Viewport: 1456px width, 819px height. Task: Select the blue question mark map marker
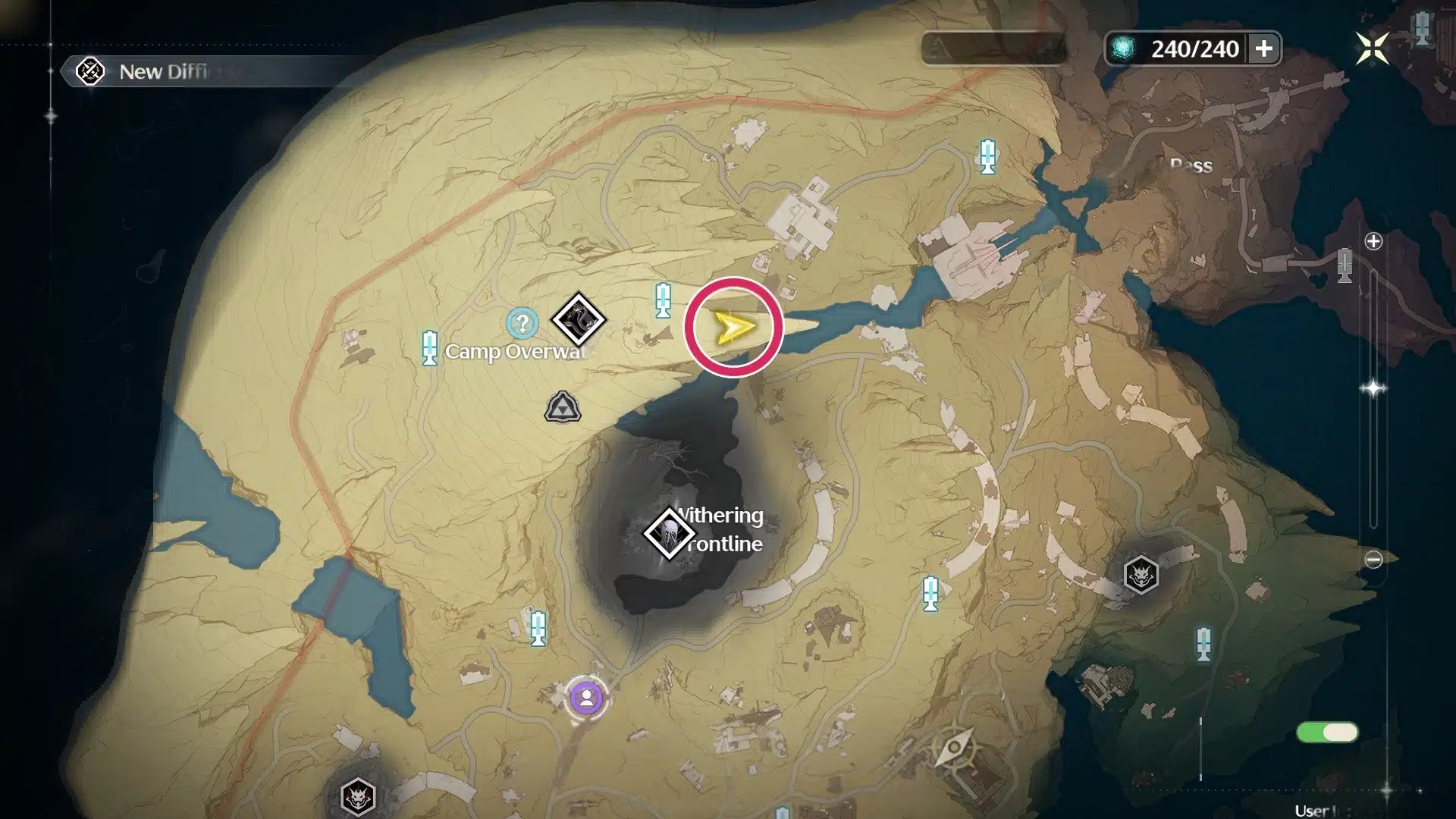pos(522,324)
